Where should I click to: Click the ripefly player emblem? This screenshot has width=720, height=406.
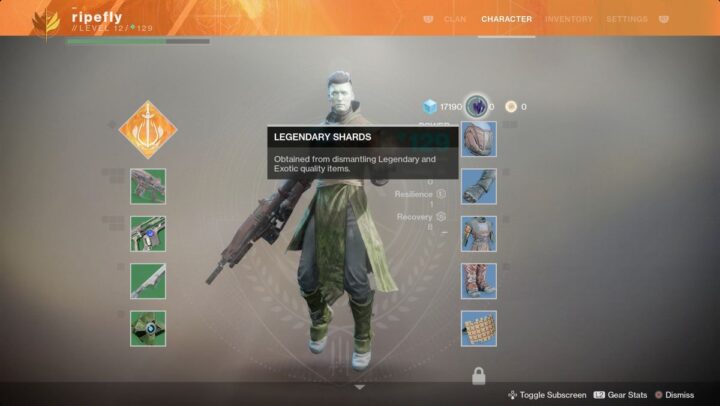(x=46, y=23)
